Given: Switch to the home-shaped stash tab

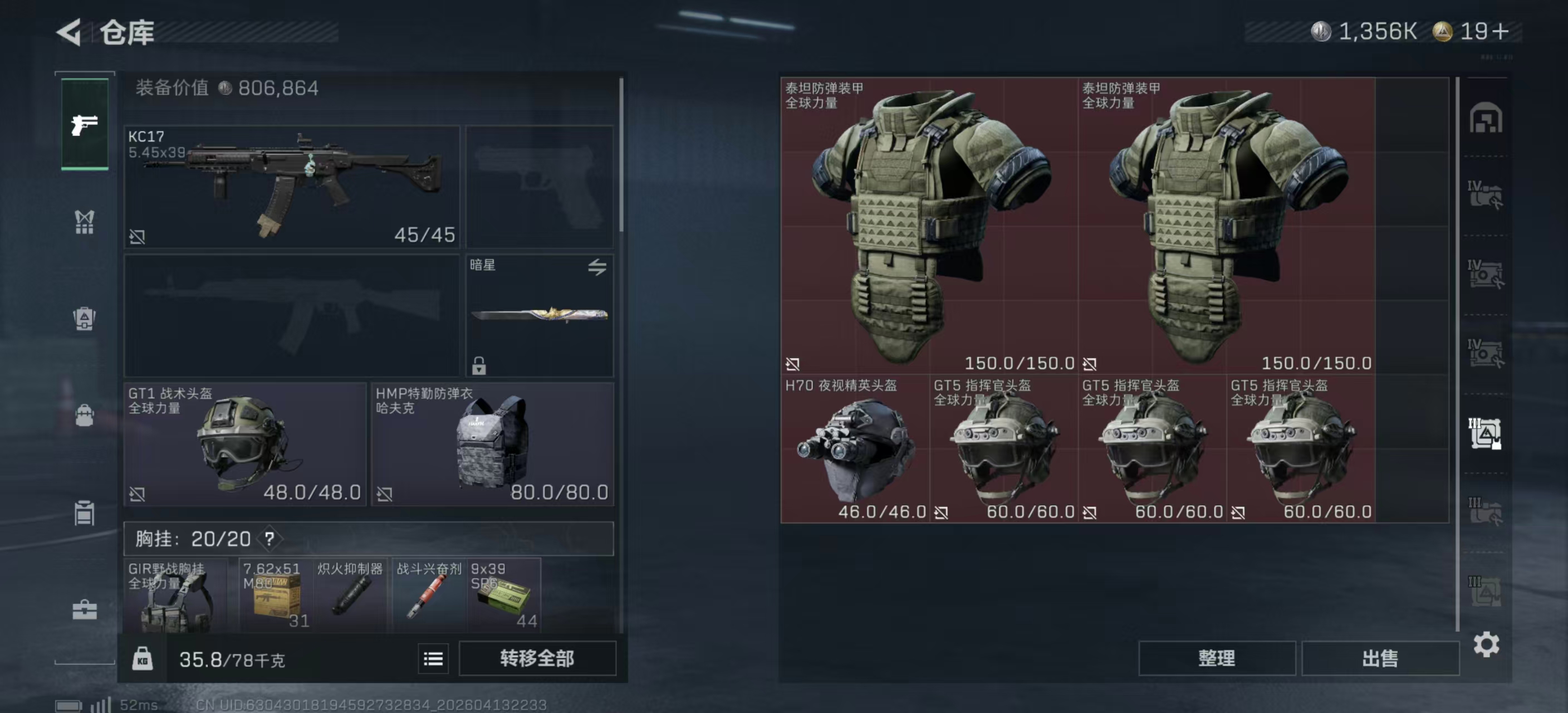Looking at the screenshot, I should click(x=1485, y=118).
